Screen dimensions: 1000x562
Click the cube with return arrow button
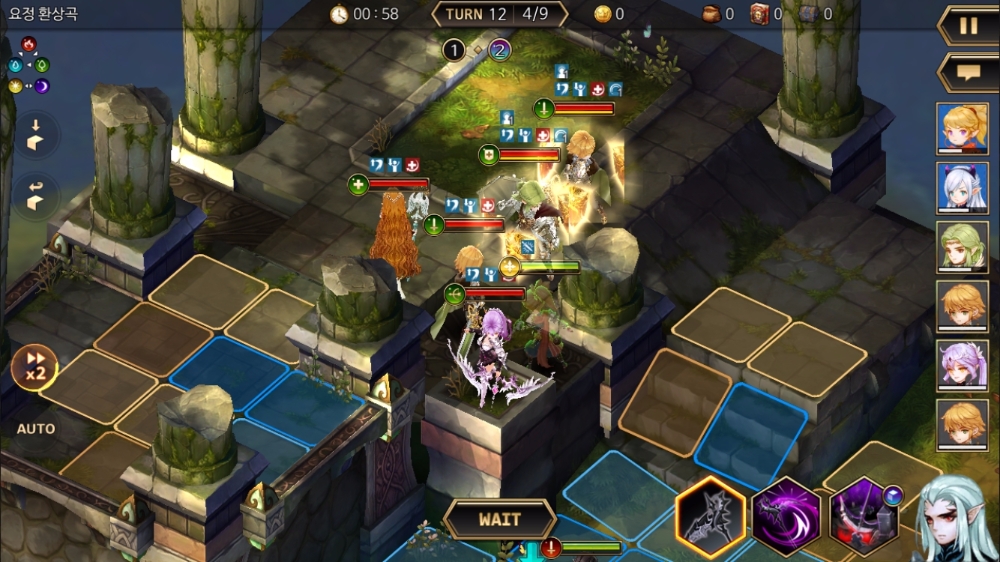(x=34, y=196)
